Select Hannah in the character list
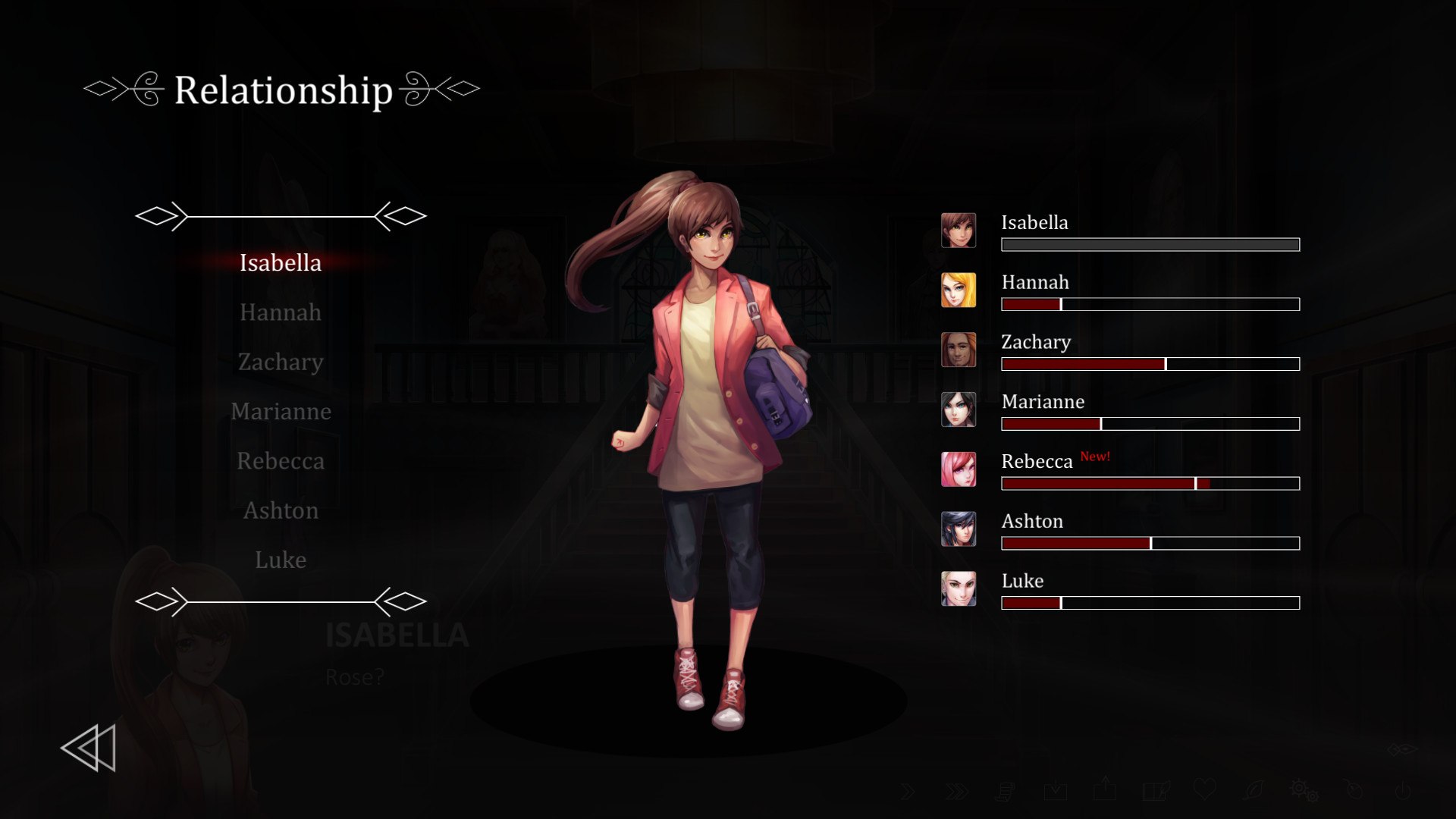Viewport: 1456px width, 819px height. coord(281,312)
